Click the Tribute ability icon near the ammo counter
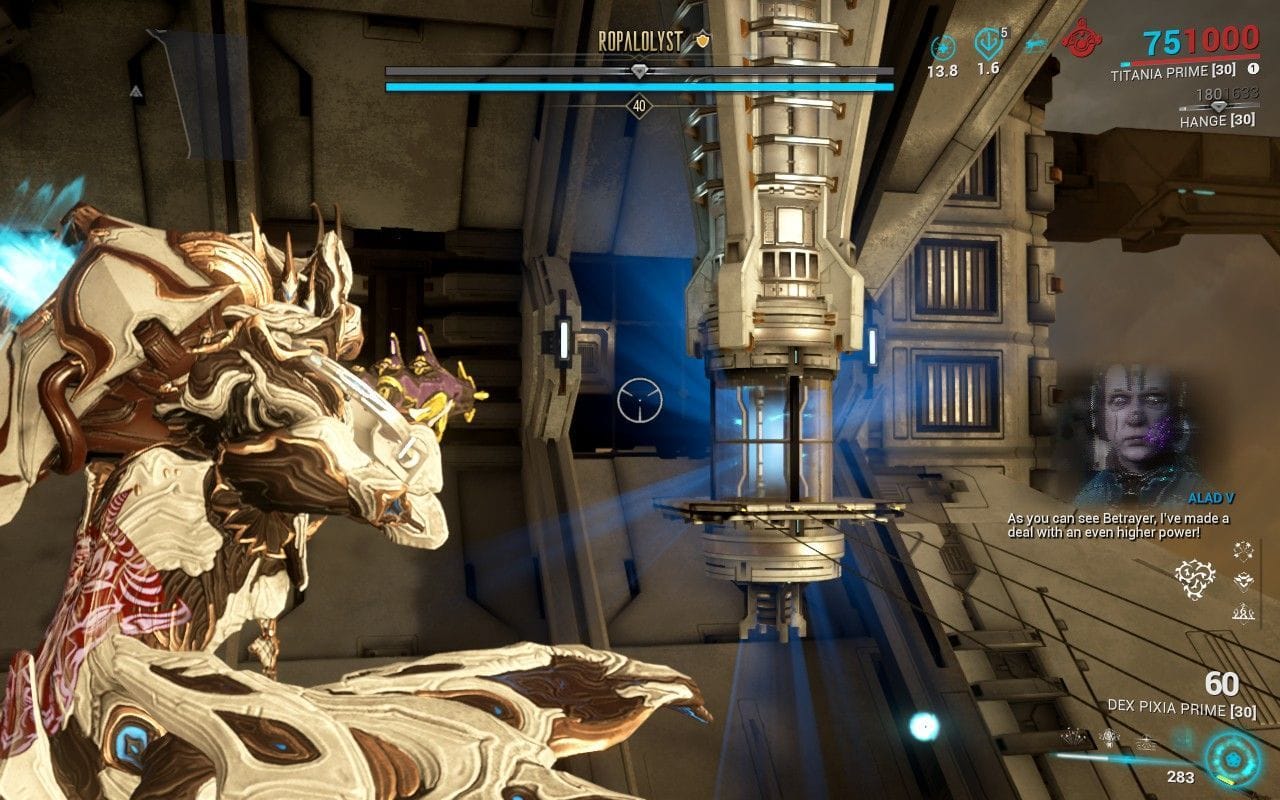Screen dimensions: 1280x800 coord(1108,738)
